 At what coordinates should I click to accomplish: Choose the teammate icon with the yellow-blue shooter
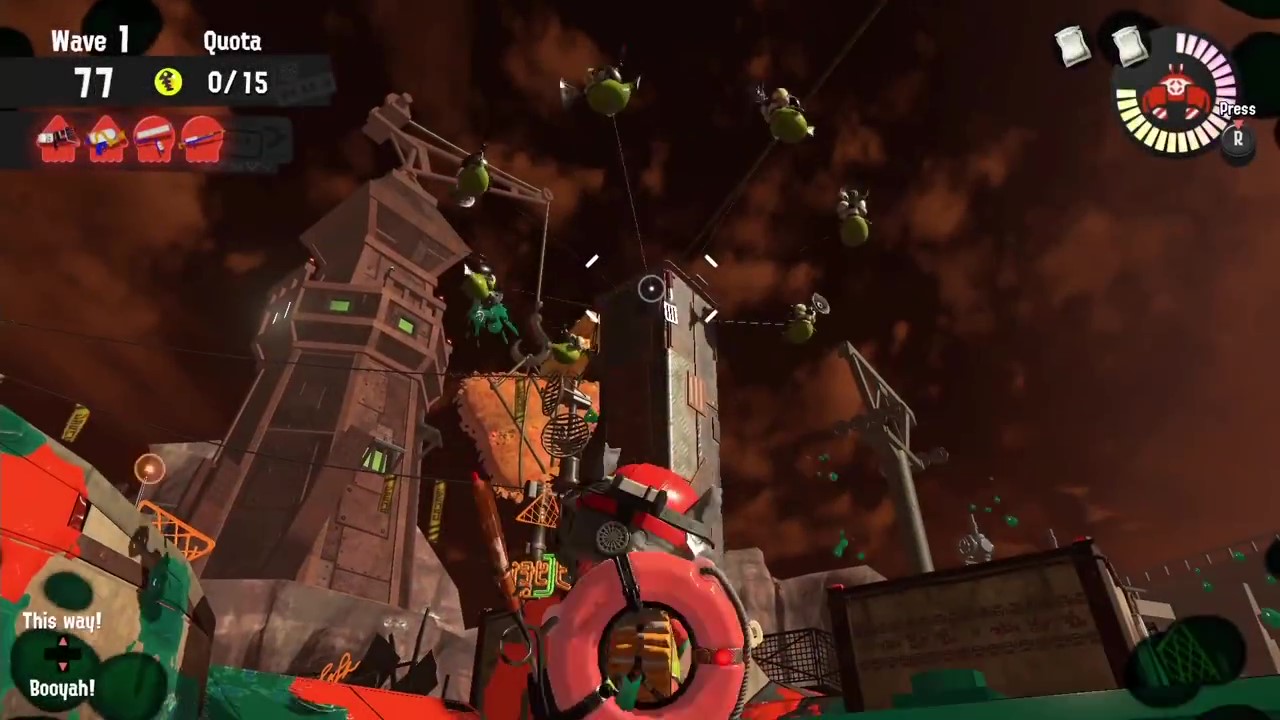click(106, 139)
